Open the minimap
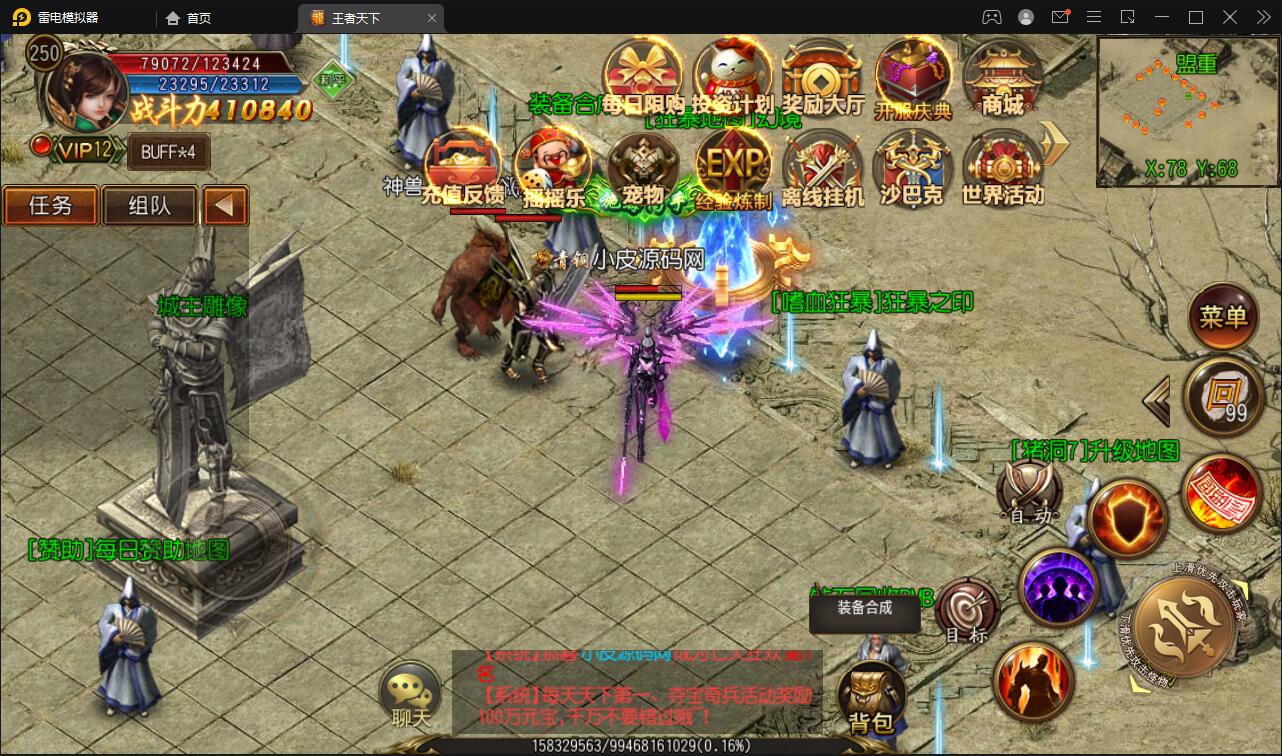 click(x=1168, y=110)
